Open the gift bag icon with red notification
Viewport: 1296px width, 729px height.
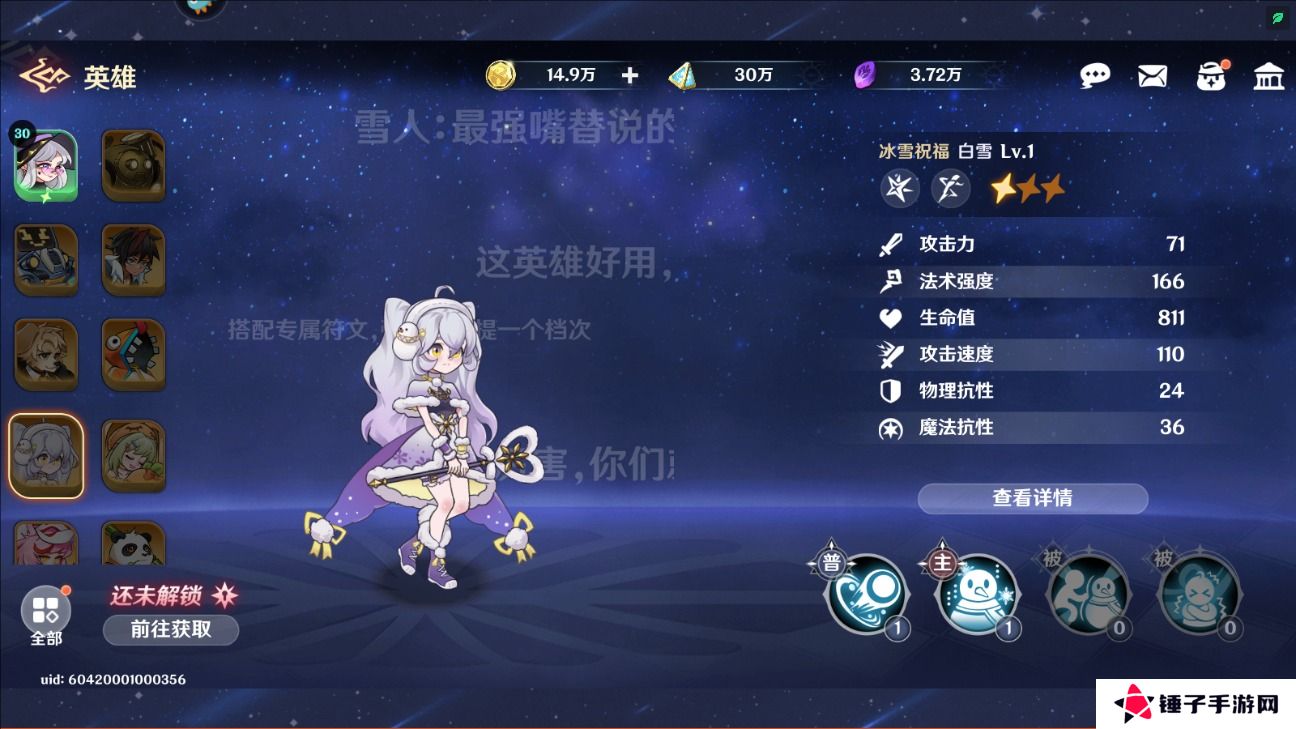click(1211, 75)
